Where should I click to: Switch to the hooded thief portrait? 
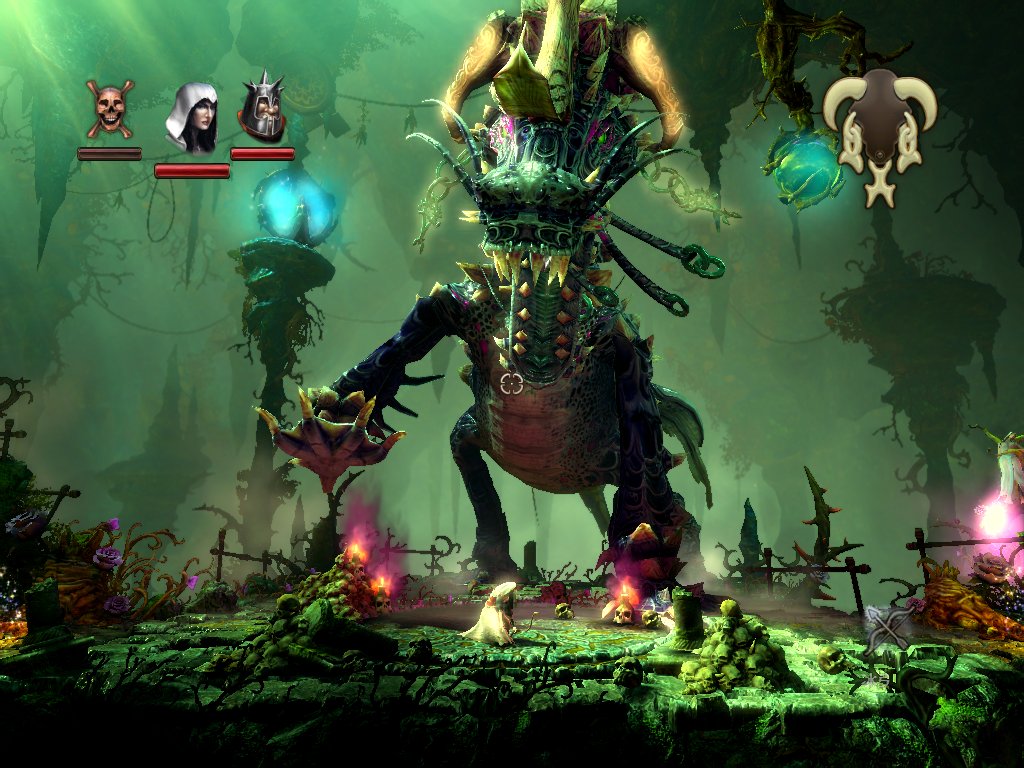(192, 118)
